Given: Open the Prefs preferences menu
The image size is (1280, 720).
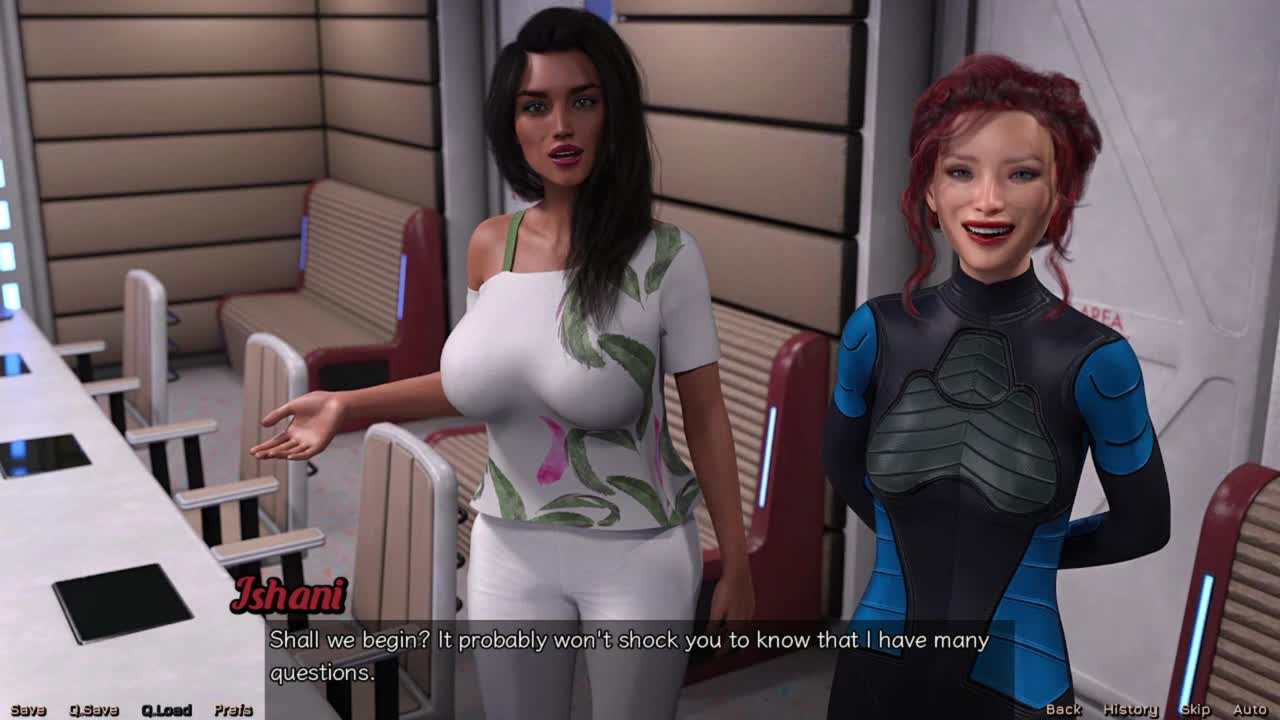Looking at the screenshot, I should [233, 710].
